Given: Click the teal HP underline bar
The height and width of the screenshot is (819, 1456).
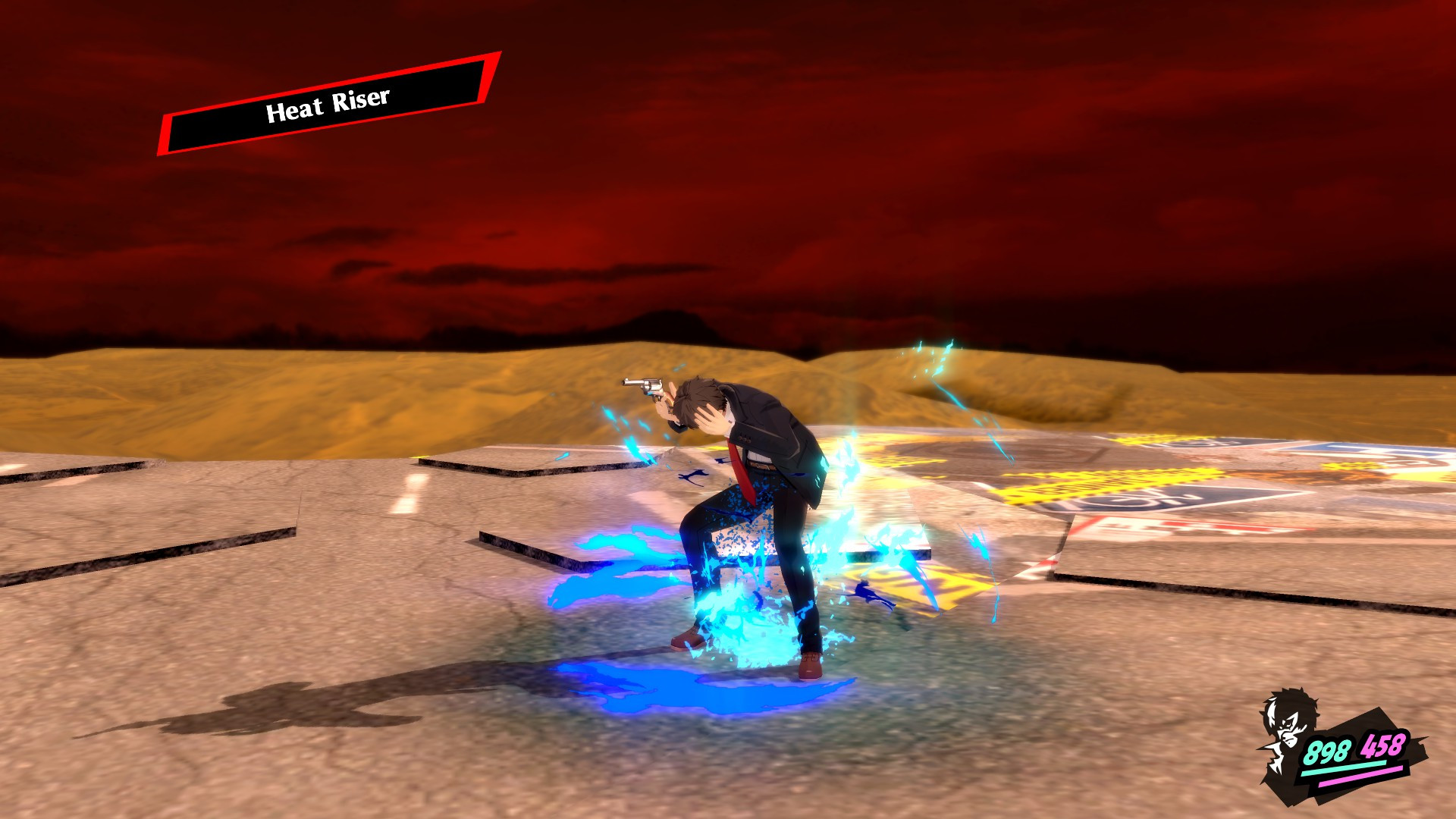Looking at the screenshot, I should pos(1344,767).
